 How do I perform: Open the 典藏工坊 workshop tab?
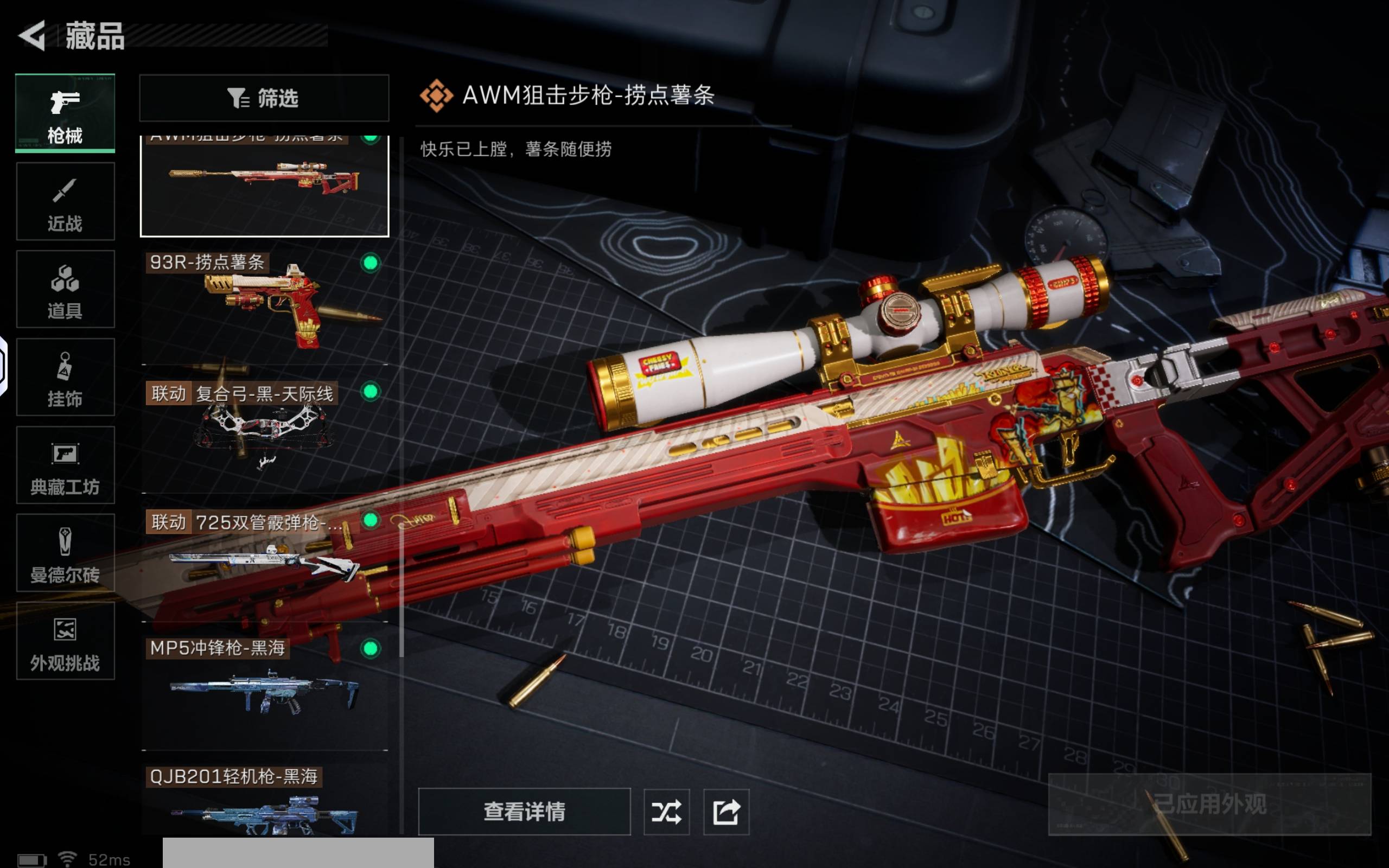click(65, 465)
